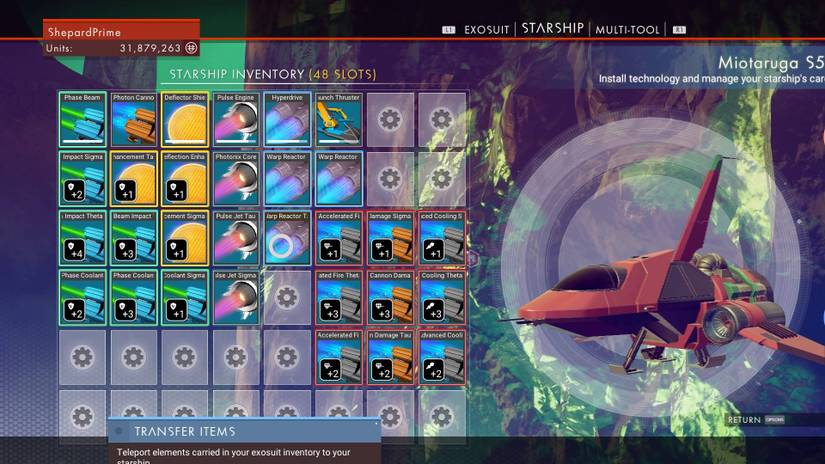The image size is (825, 464).
Task: Select the Impact Sigma +2 upgrade
Action: tap(83, 179)
